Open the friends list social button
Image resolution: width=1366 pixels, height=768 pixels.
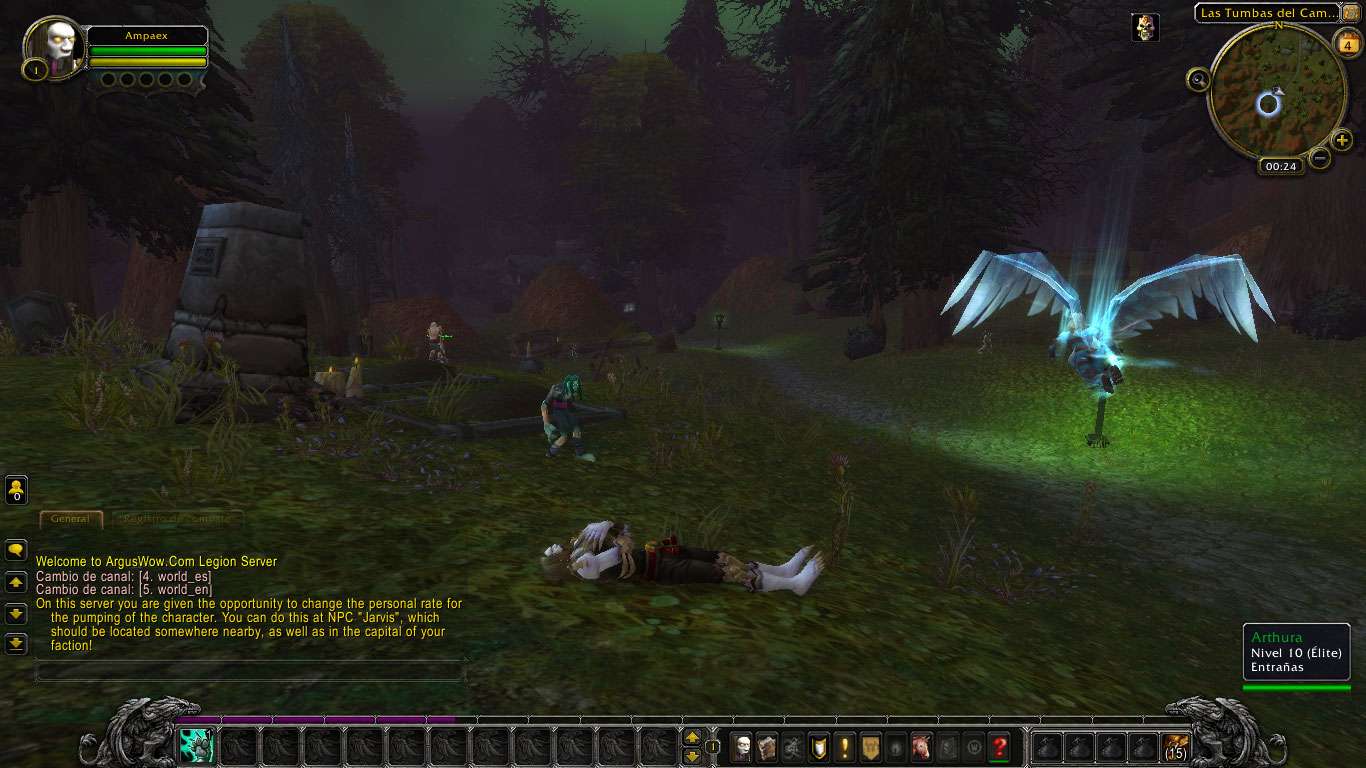16,490
